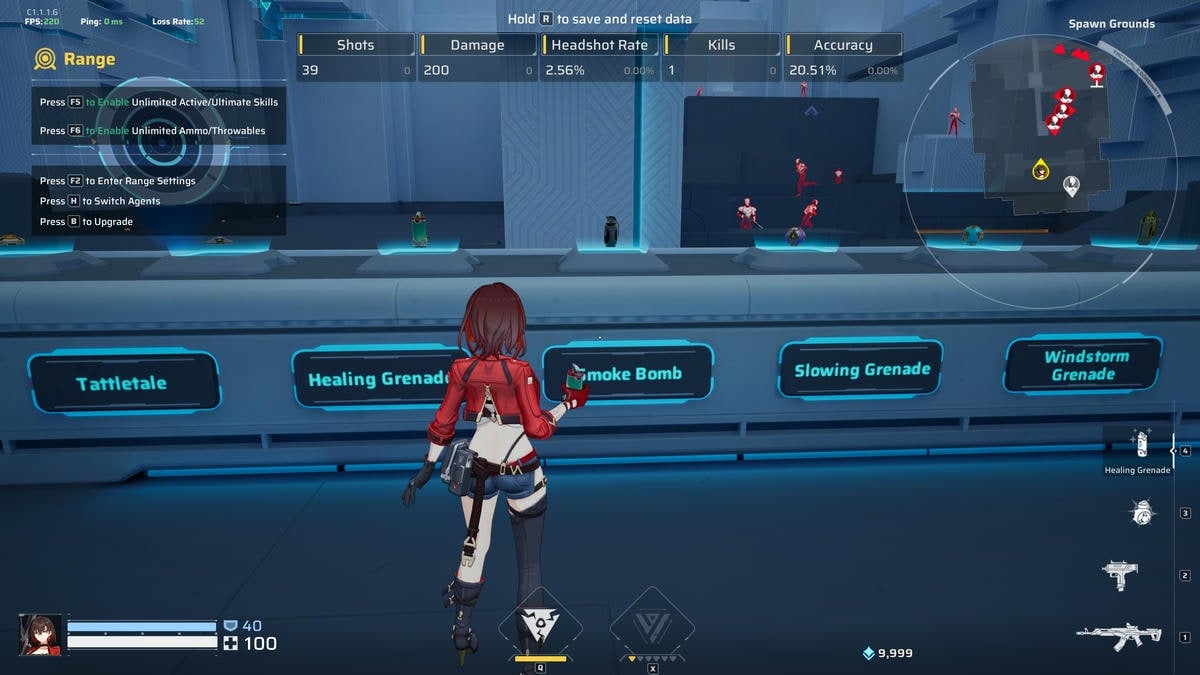This screenshot has height=675, width=1200.
Task: Equip the assault rifle in slot 1
Action: point(1117,635)
